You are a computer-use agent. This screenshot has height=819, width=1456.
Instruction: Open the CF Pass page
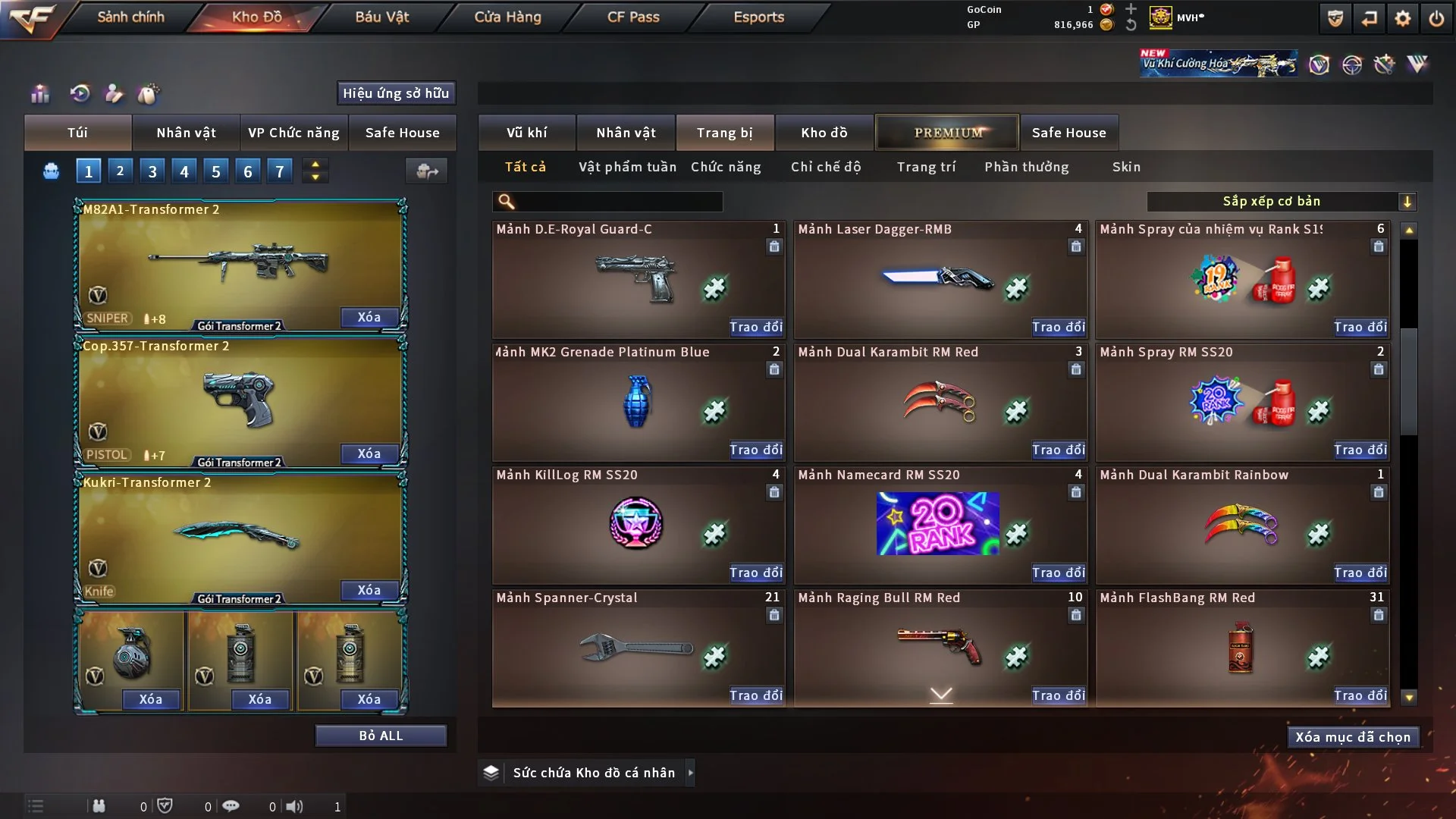(x=633, y=17)
